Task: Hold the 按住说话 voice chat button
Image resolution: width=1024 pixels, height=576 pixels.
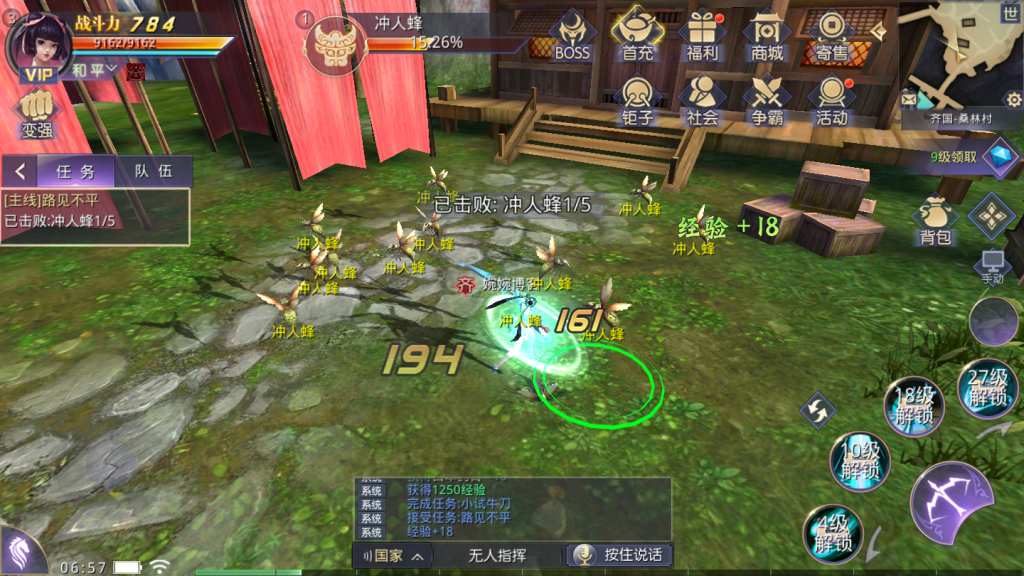Action: pos(618,555)
